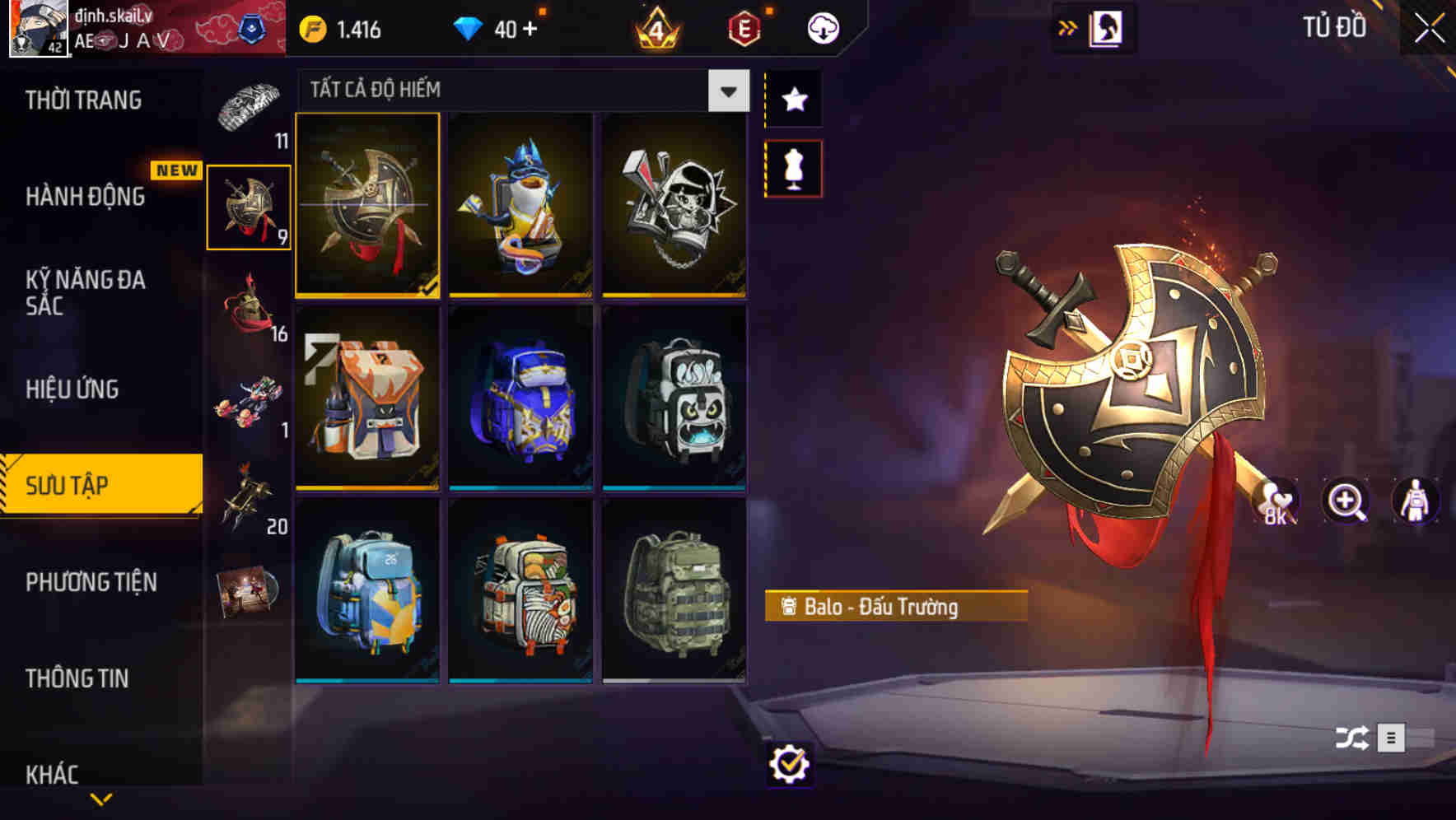Image resolution: width=1456 pixels, height=820 pixels.
Task: Expand the left menu with the bottom chevron
Action: [101, 797]
